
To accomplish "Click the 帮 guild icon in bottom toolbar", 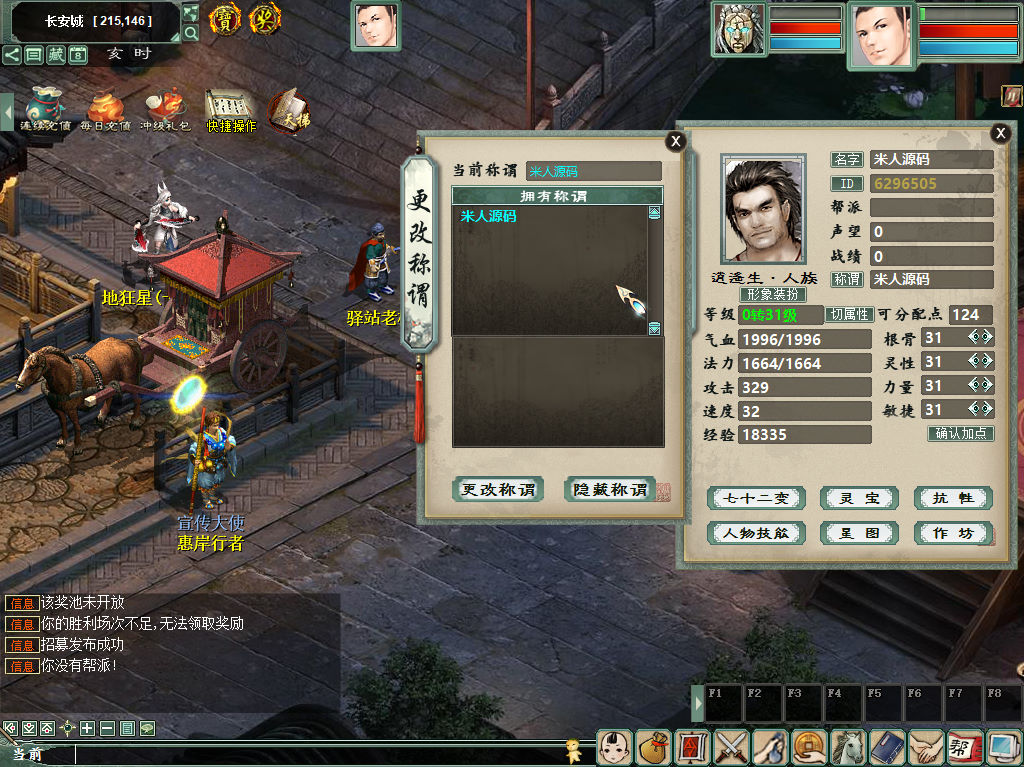I will (963, 748).
